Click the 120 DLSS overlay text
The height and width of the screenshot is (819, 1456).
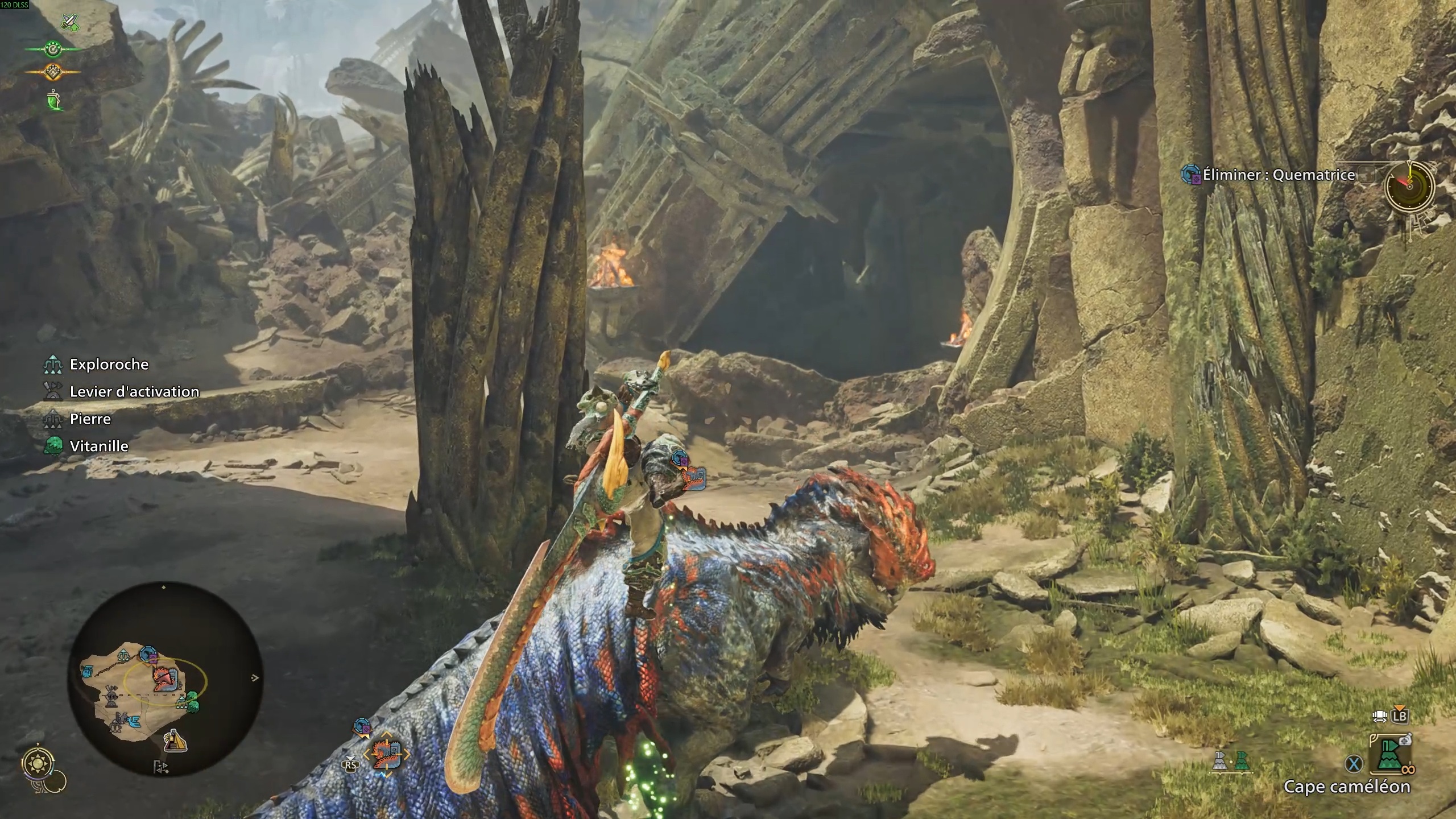(14, 5)
